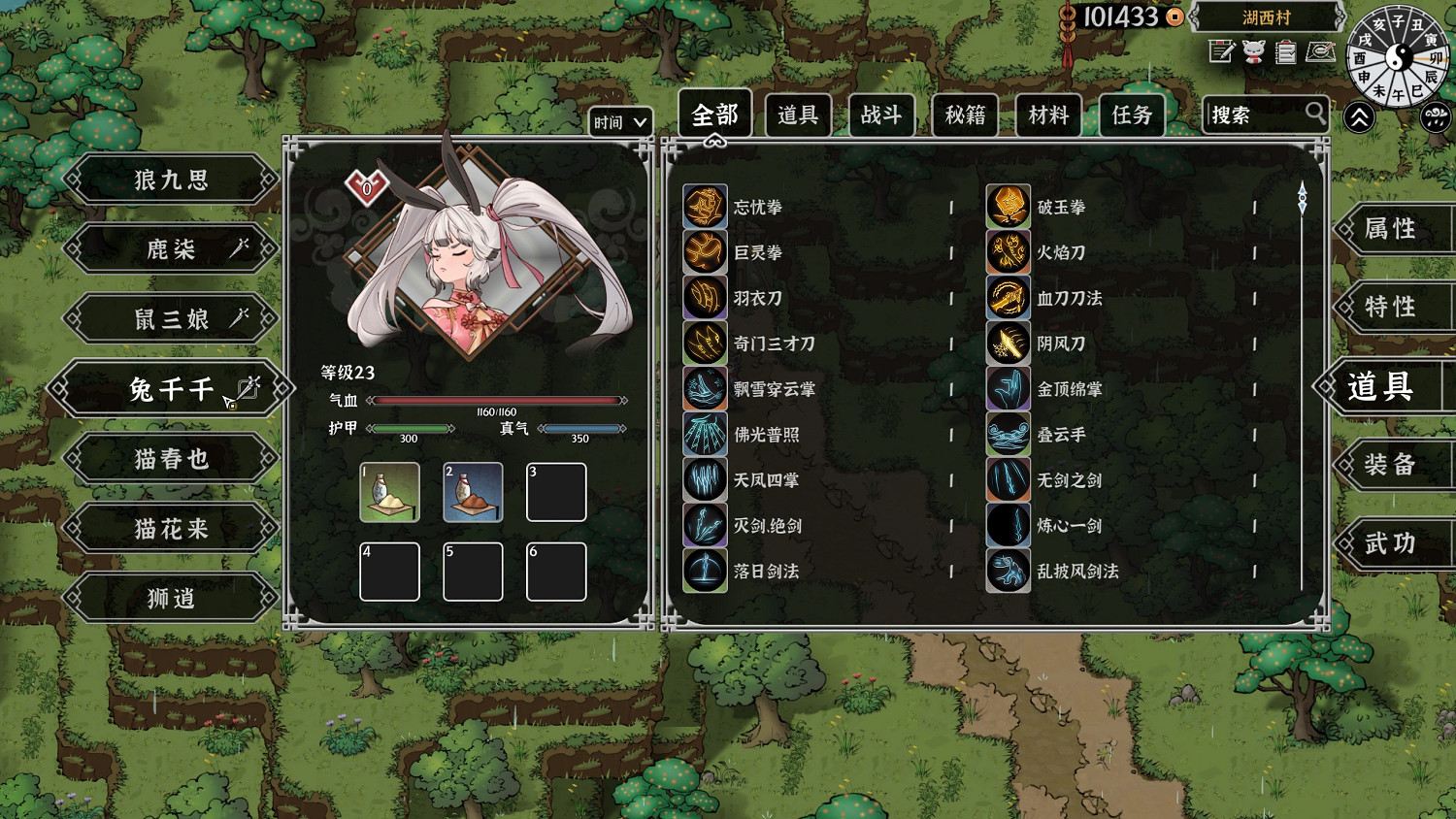This screenshot has height=819, width=1456.
Task: Select the 忘忧拳 martial art icon
Action: click(x=704, y=208)
